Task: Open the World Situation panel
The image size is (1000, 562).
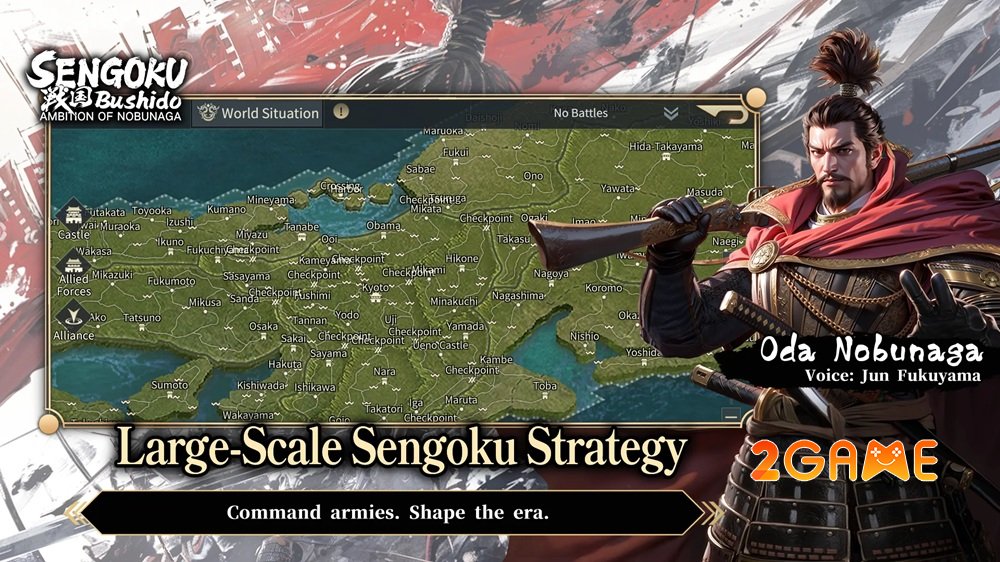Action: click(x=259, y=113)
